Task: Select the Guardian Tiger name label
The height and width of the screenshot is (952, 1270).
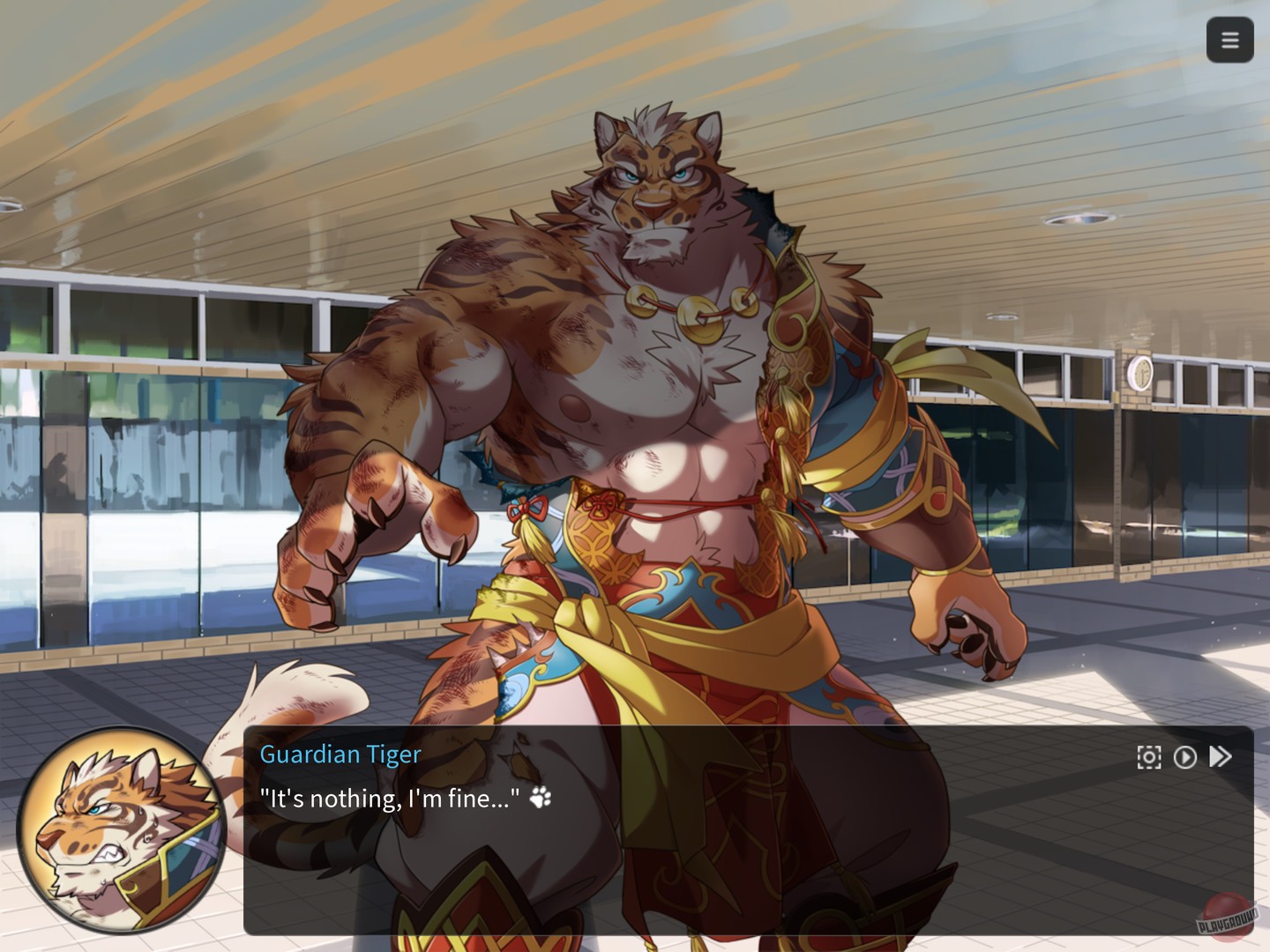Action: pyautogui.click(x=340, y=754)
